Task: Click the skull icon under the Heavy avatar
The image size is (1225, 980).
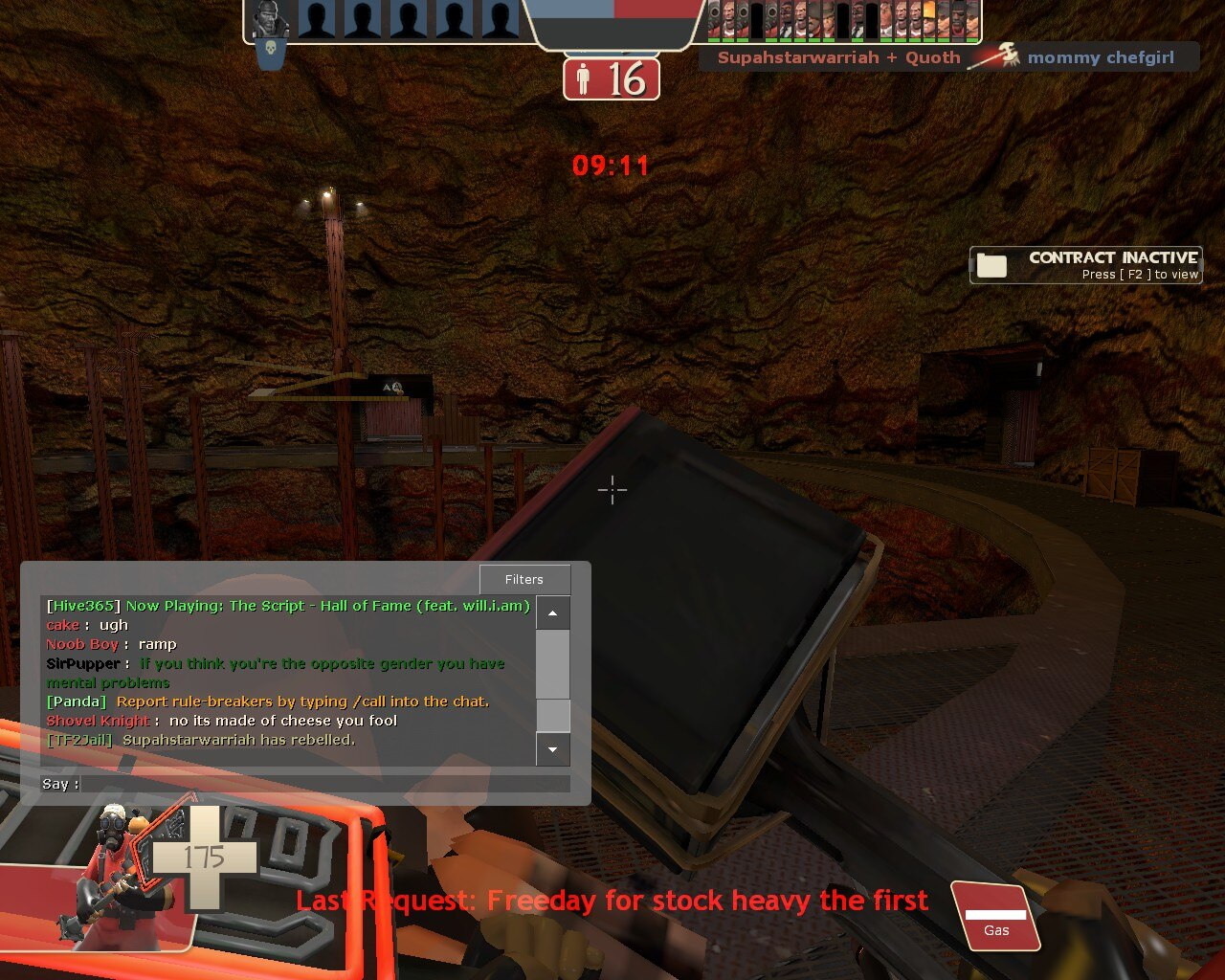Action: pyautogui.click(x=271, y=57)
